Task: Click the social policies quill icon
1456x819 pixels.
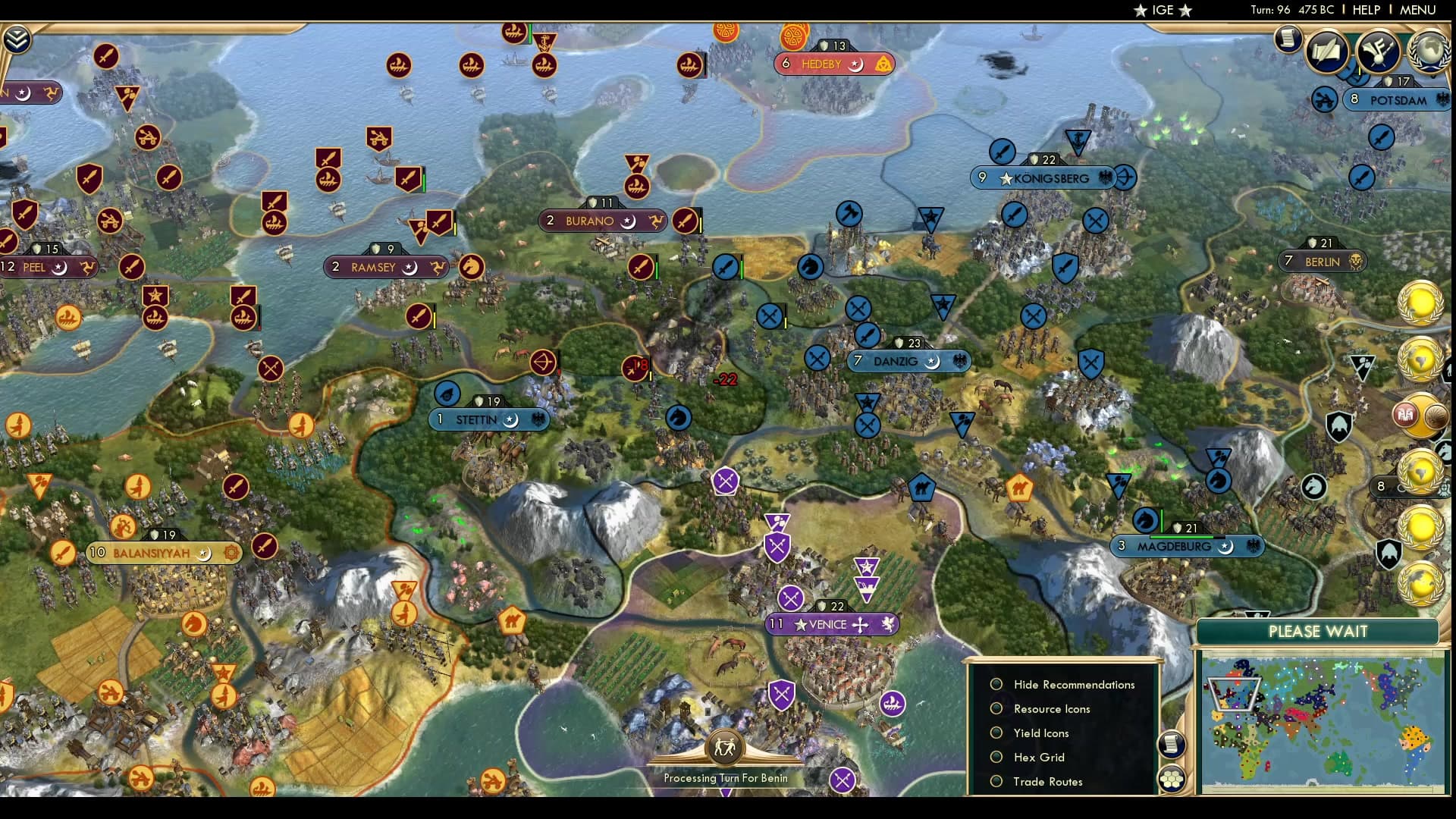Action: [x=1327, y=52]
